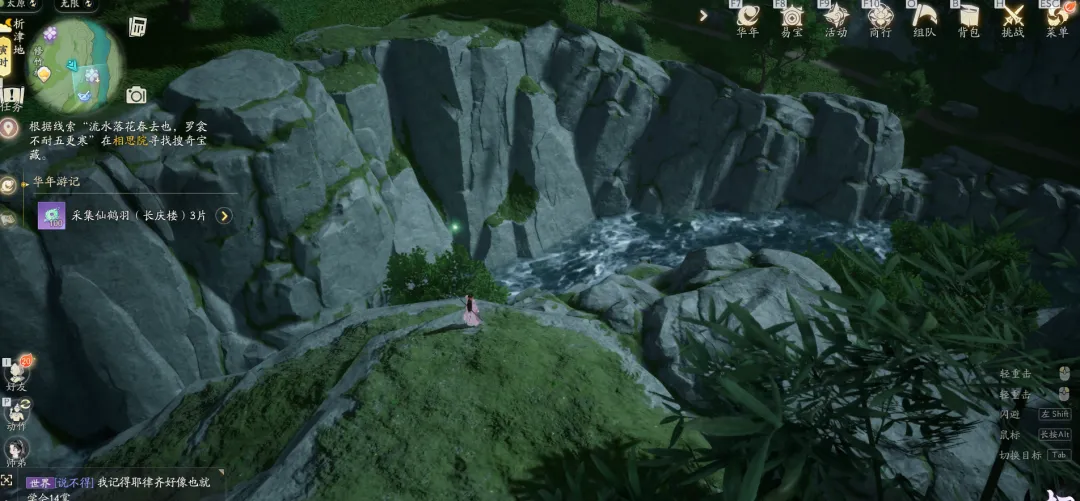Open the 活动 events icon
Image resolution: width=1080 pixels, height=501 pixels.
pyautogui.click(x=836, y=17)
